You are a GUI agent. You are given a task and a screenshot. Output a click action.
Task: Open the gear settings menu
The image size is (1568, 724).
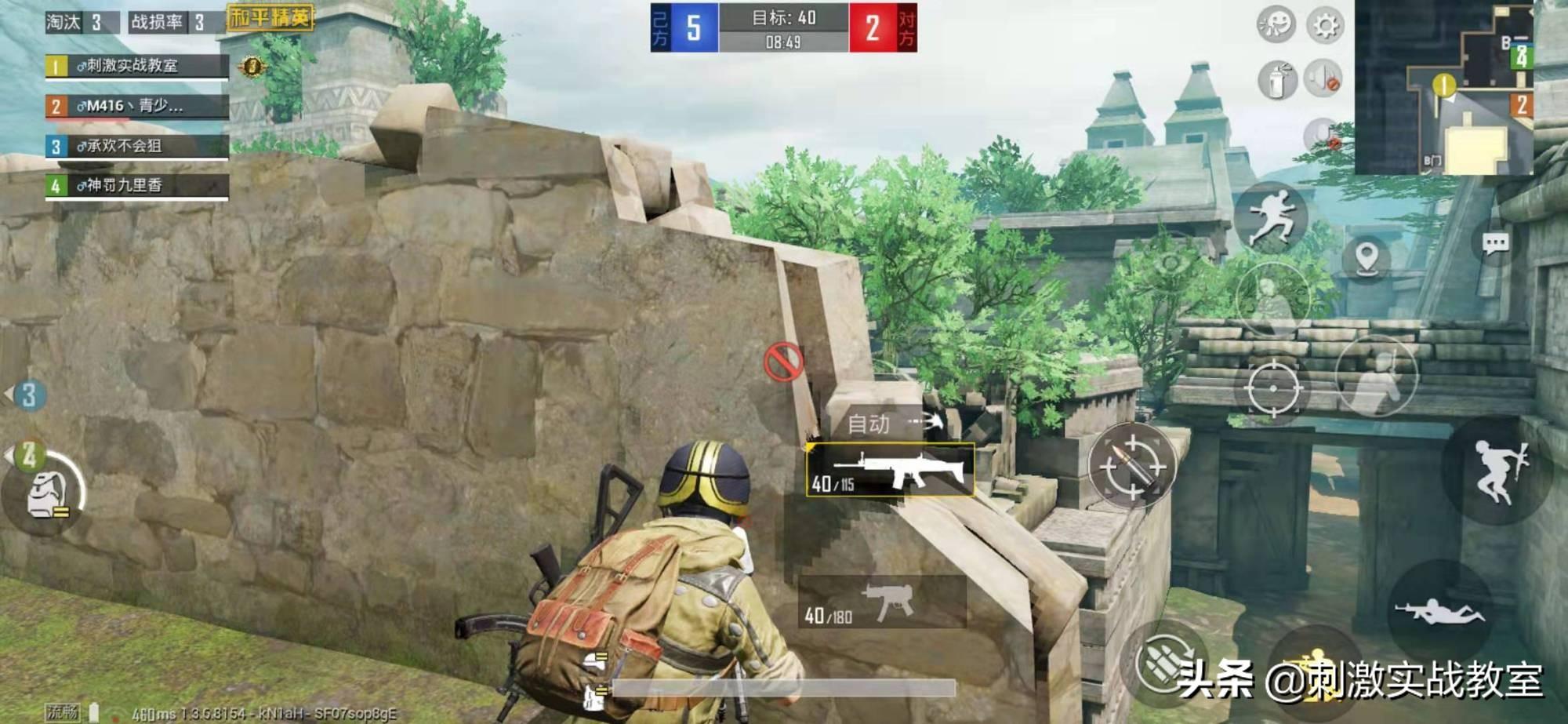pos(1325,26)
